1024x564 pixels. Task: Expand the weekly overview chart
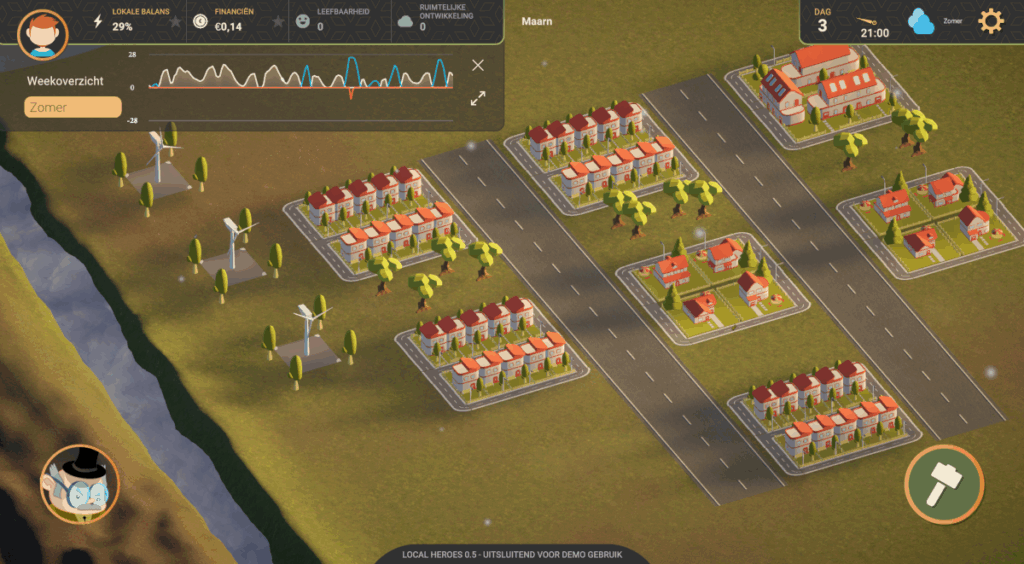pyautogui.click(x=478, y=98)
